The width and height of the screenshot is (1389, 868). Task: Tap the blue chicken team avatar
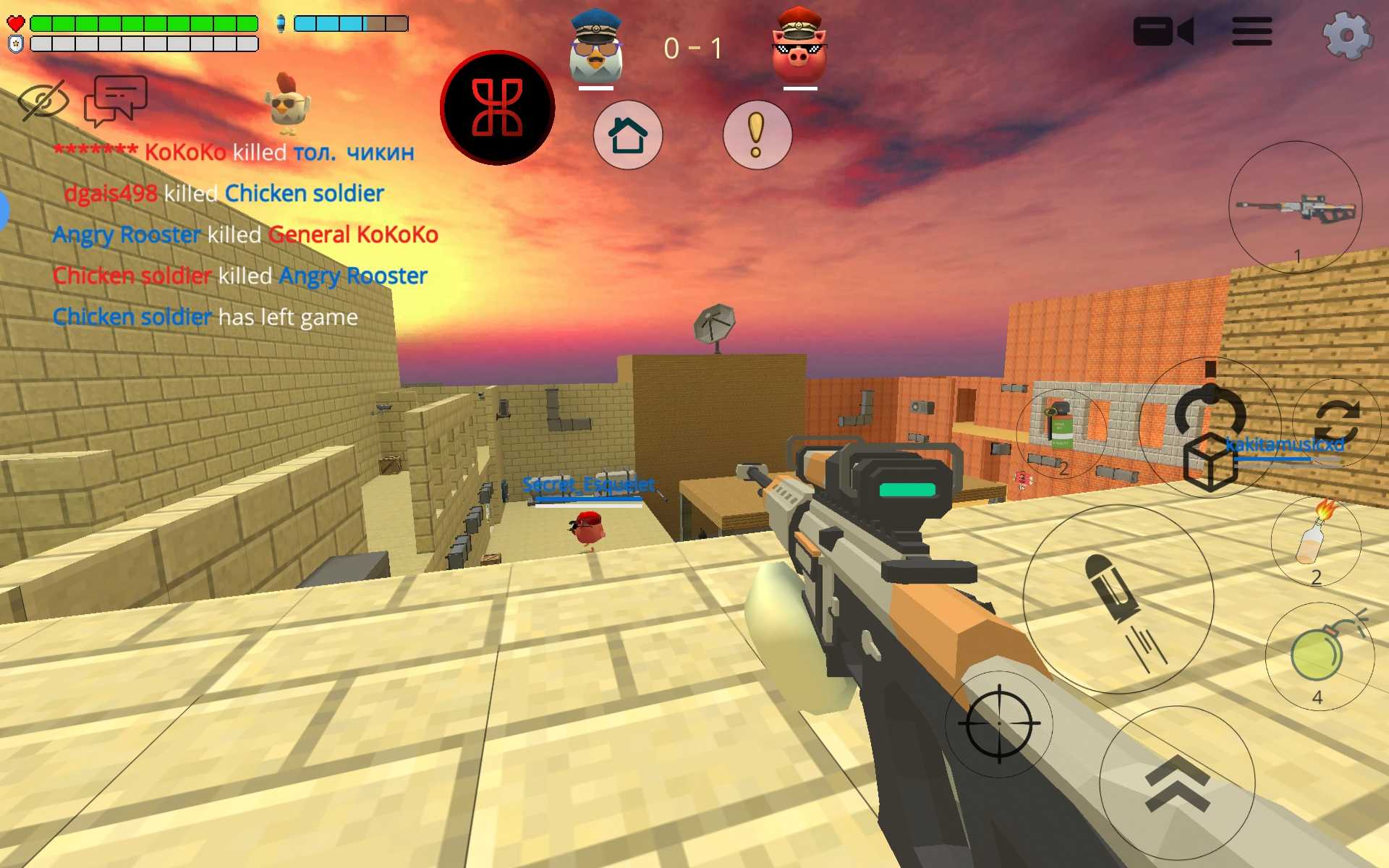(595, 47)
